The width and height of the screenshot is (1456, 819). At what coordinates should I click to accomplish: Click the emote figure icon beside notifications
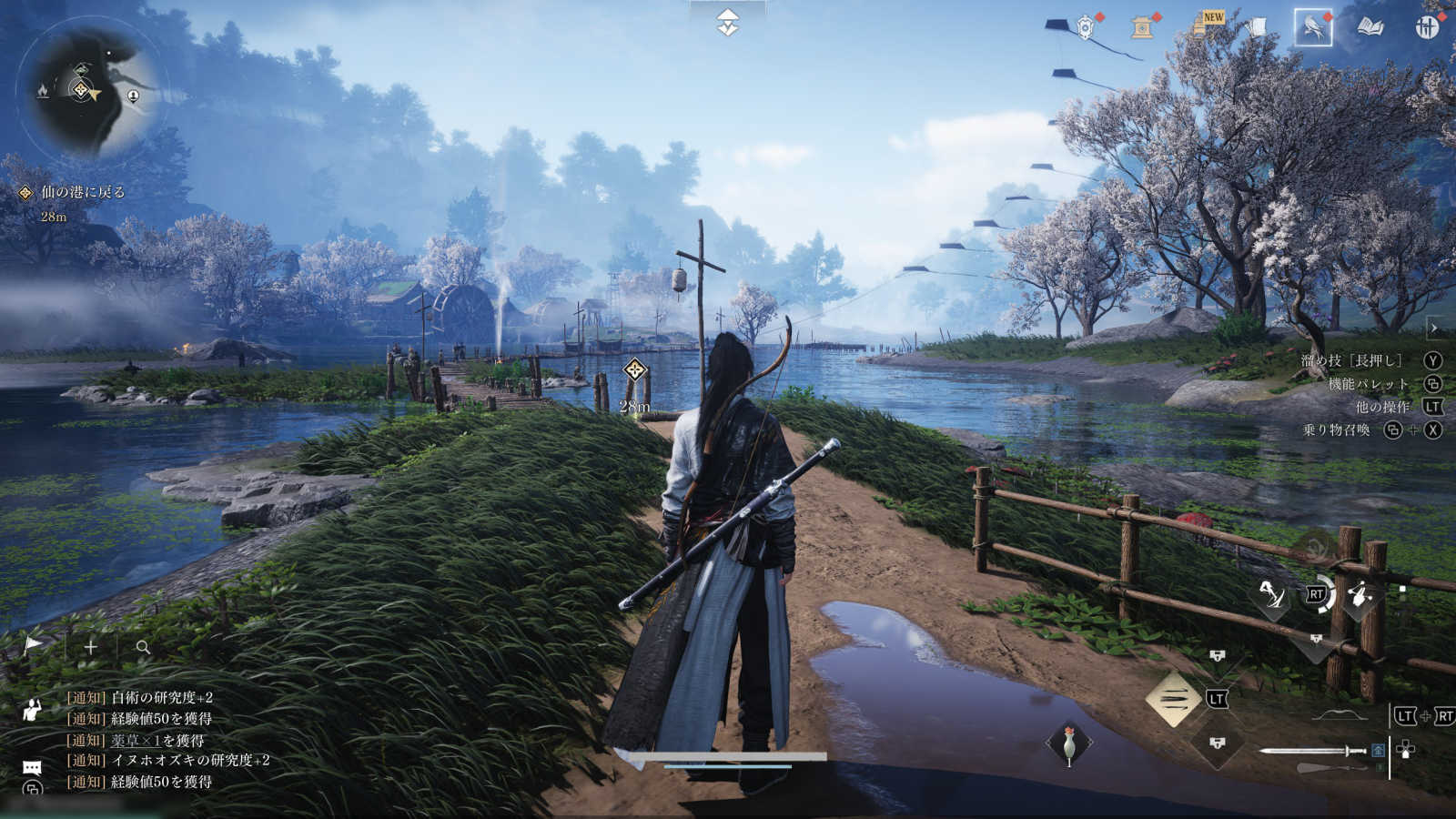32,710
